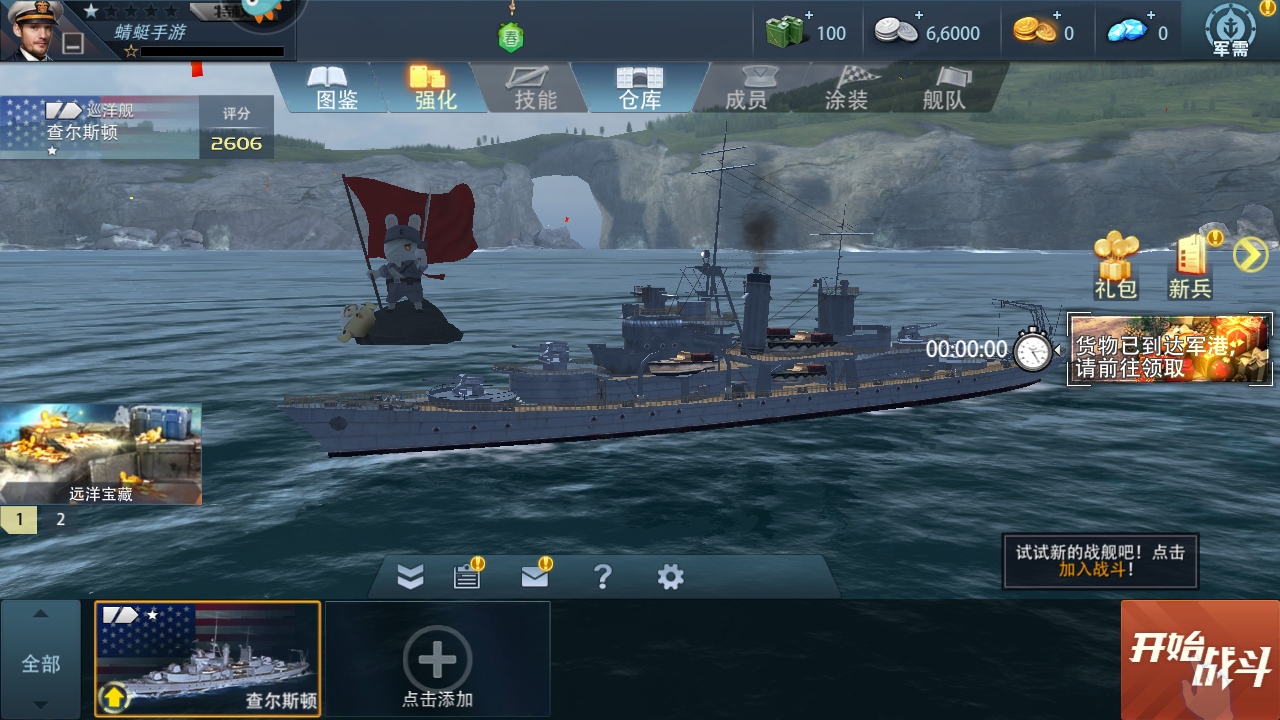Claim cargo from the 货物已到达军港 banner
1280x720 pixels.
point(1170,349)
